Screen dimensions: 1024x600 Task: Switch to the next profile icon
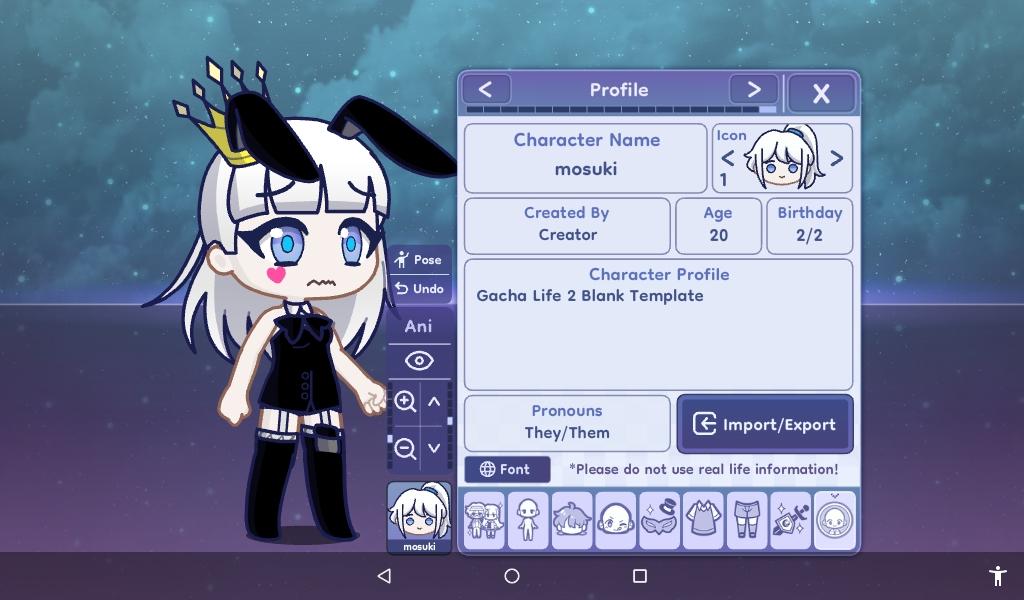837,158
